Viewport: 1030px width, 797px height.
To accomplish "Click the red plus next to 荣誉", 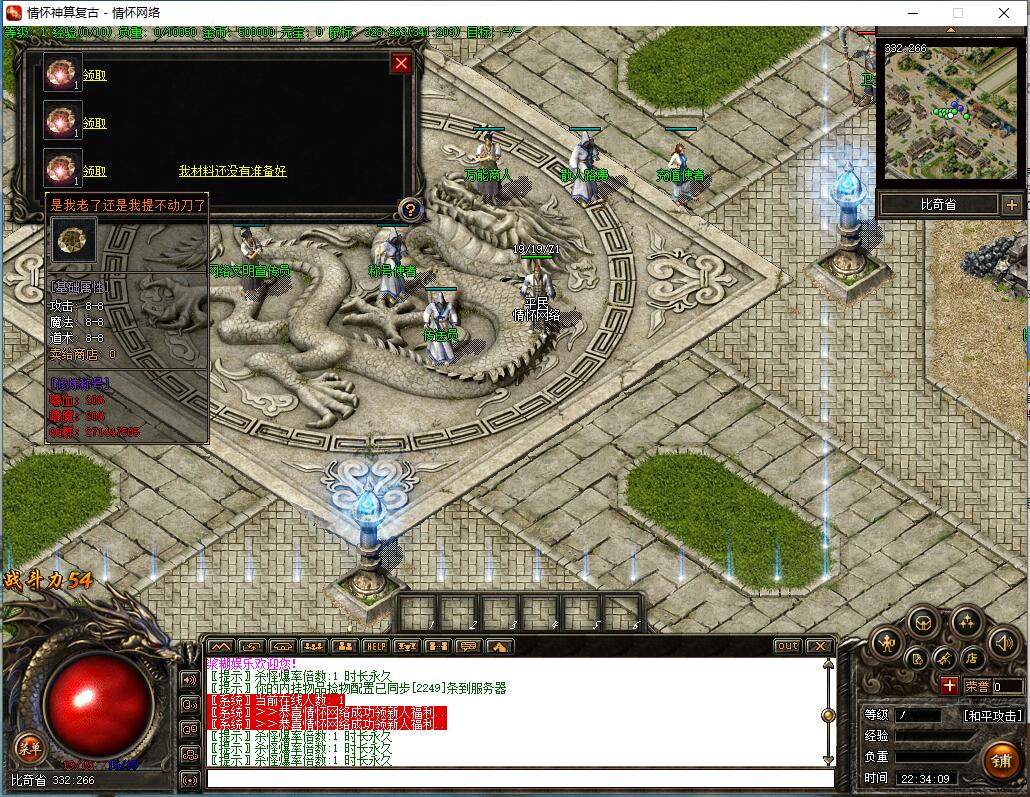I will point(948,686).
